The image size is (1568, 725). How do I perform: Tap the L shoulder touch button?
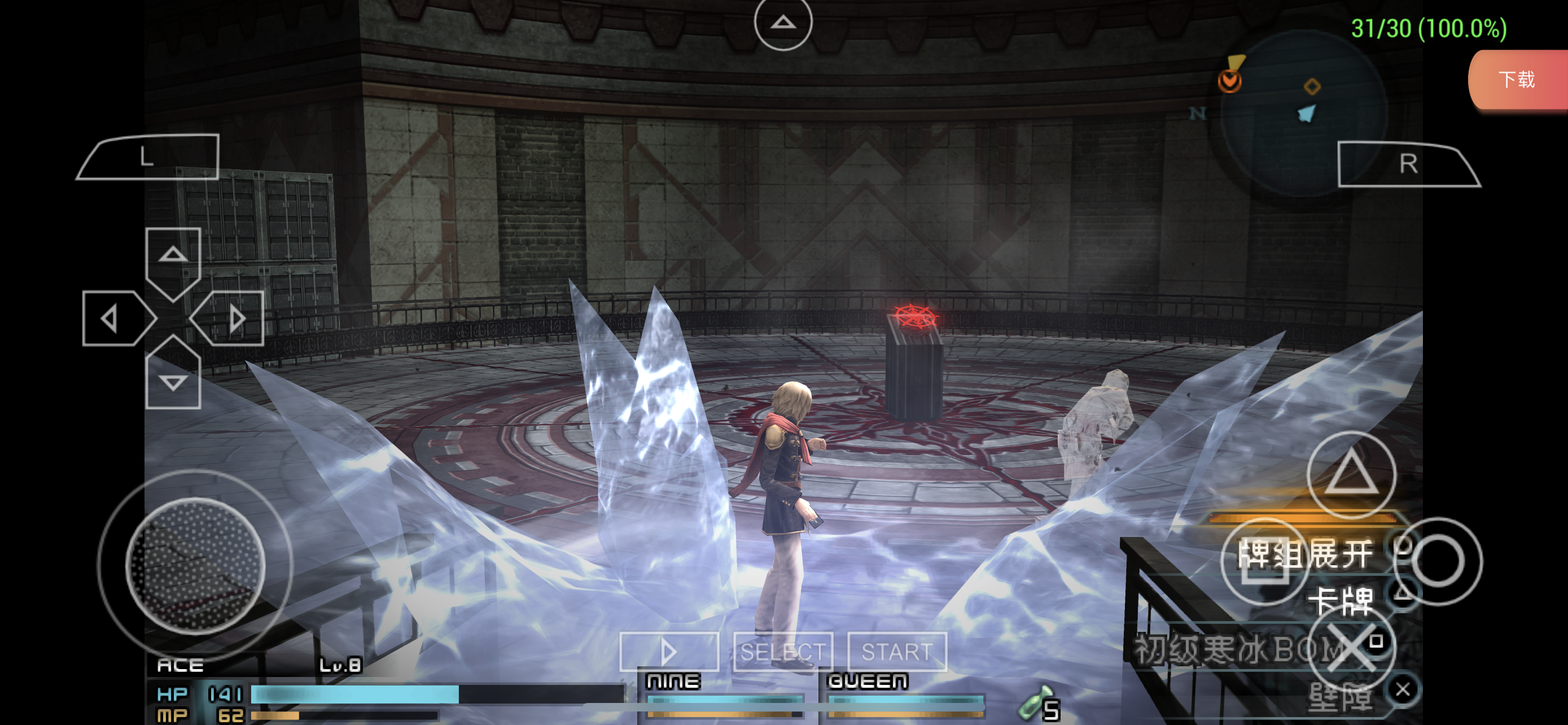149,157
